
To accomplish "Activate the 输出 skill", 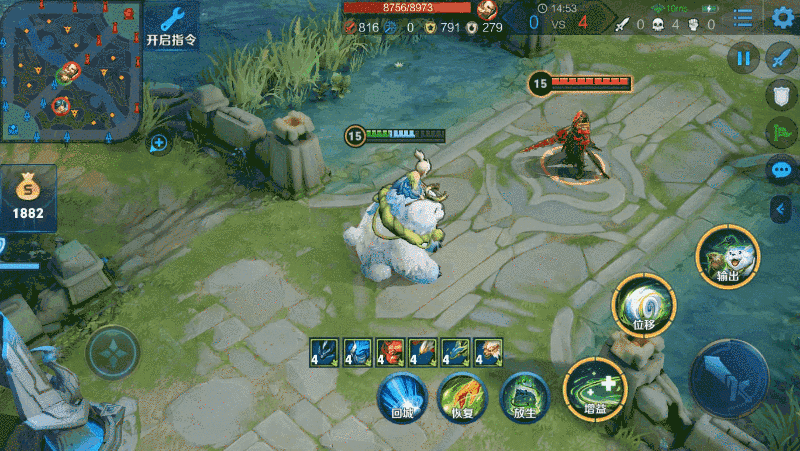I will [727, 256].
